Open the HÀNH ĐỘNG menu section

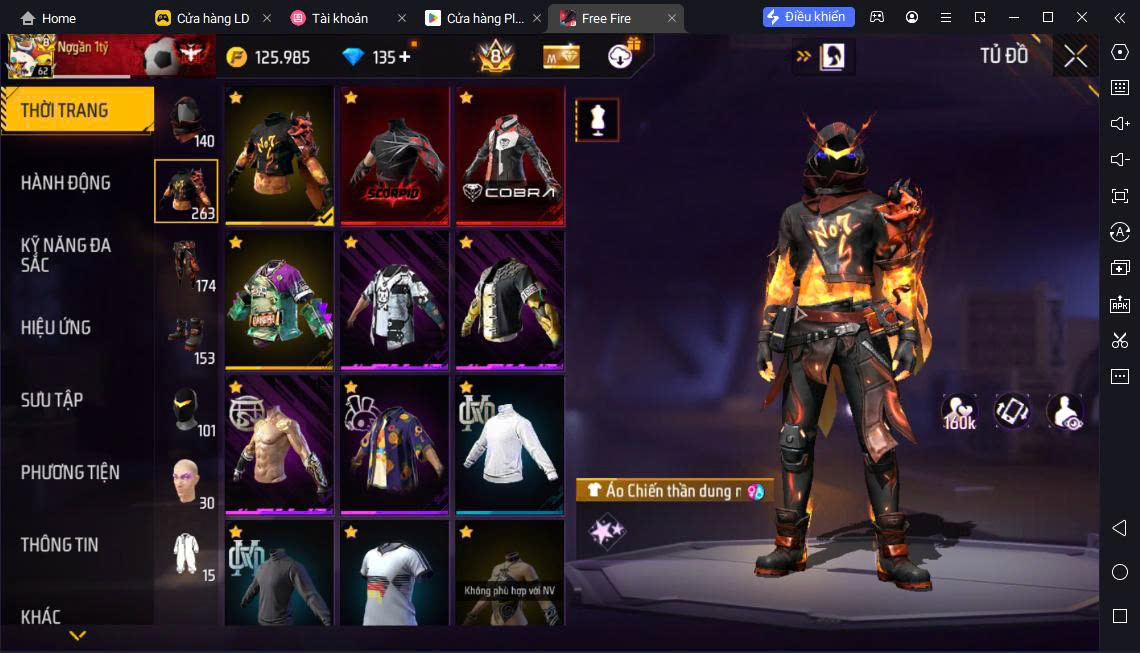(x=66, y=183)
